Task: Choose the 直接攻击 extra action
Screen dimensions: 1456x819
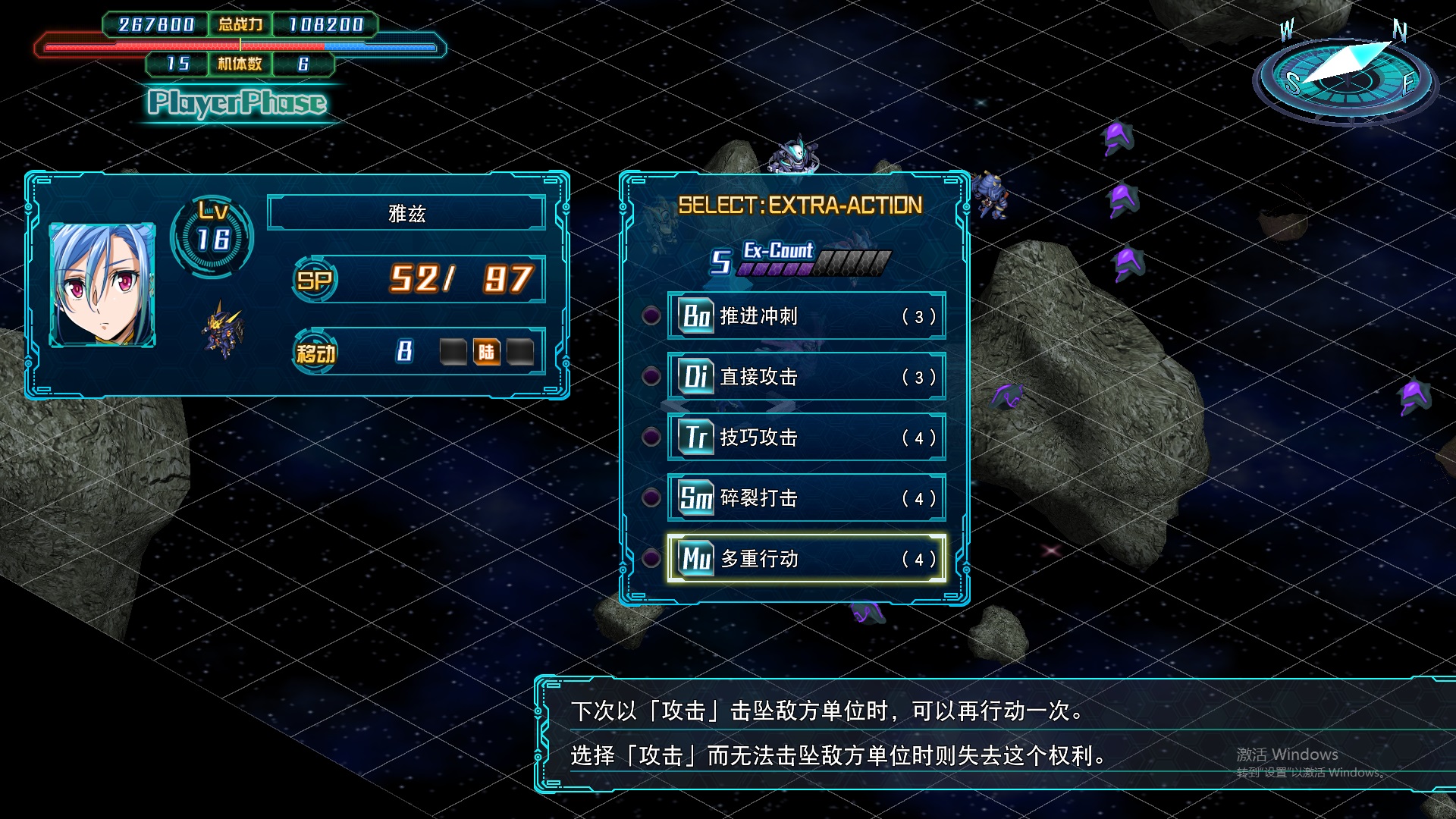Action: pyautogui.click(x=806, y=376)
